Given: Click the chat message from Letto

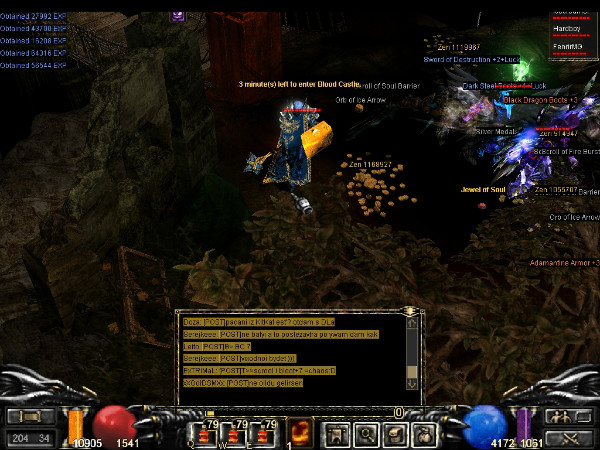Looking at the screenshot, I should (222, 346).
